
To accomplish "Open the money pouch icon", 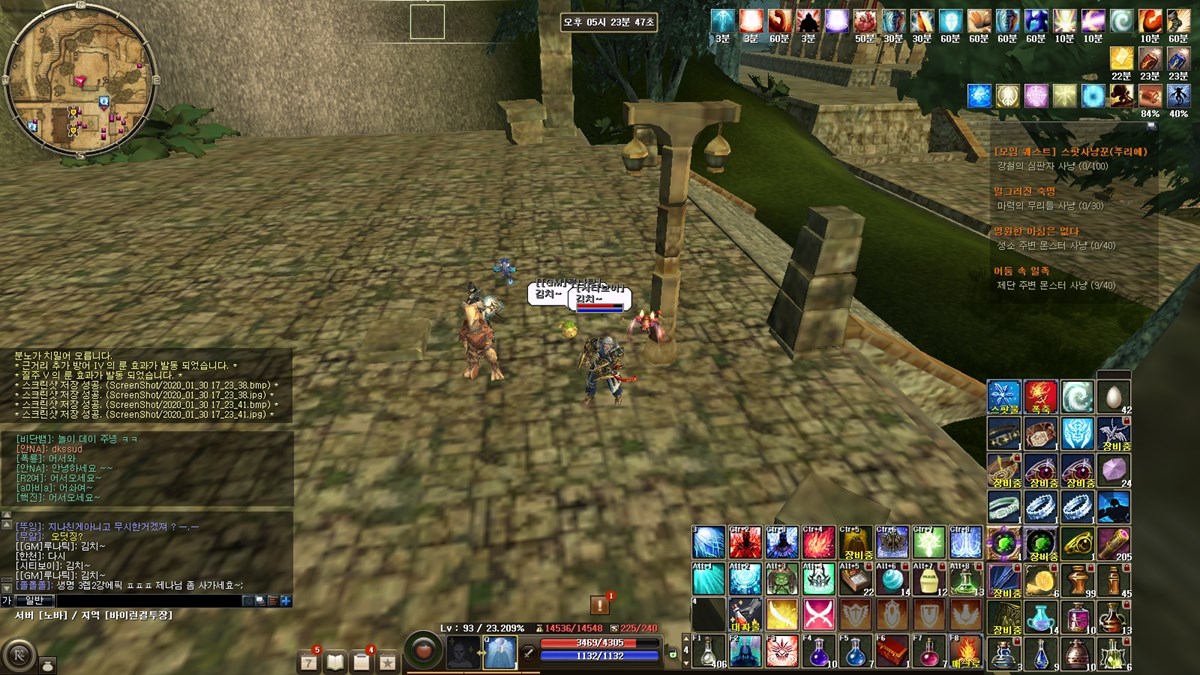I will point(46,663).
